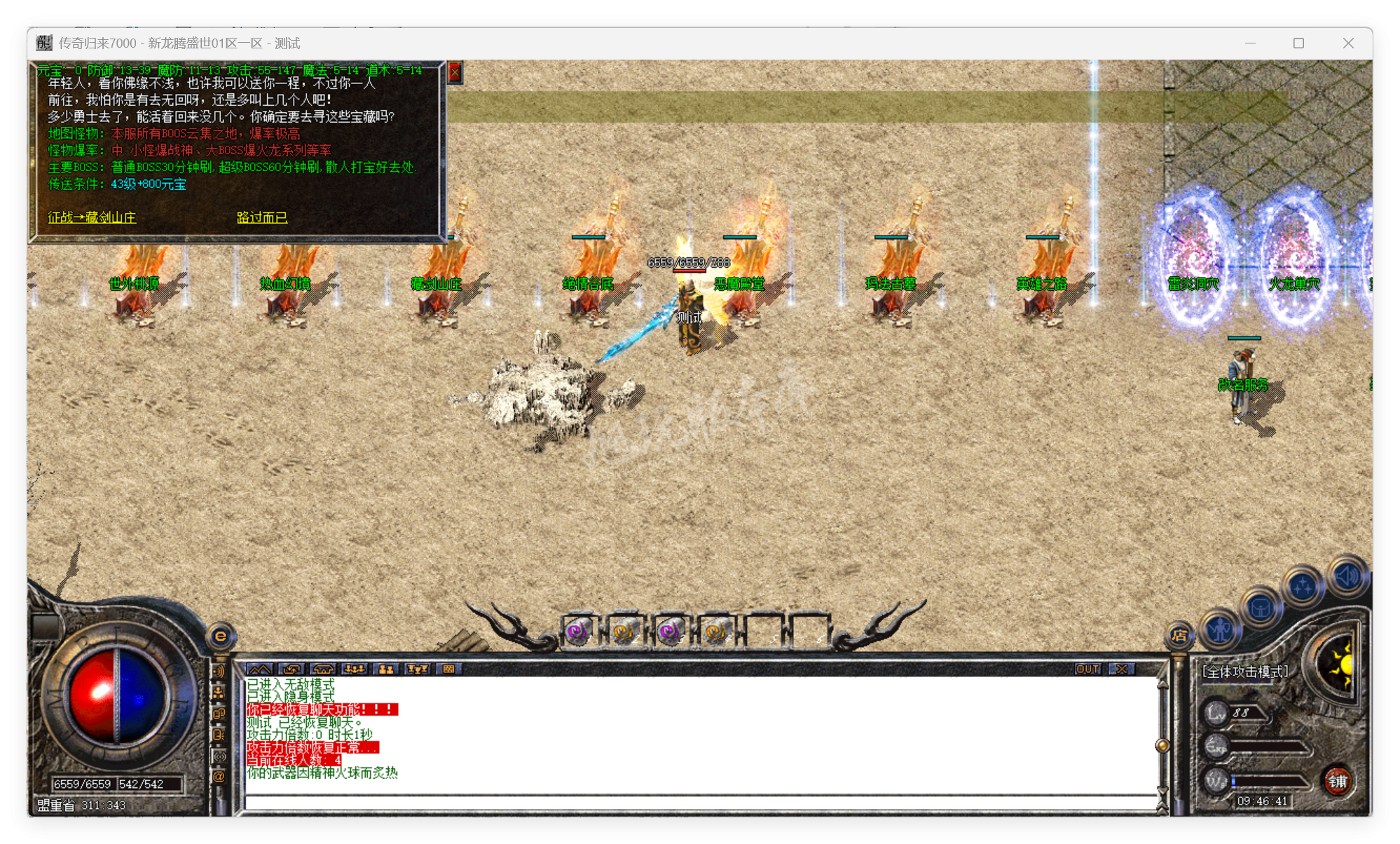Open the skills icon with three stars
Viewport: 1400px width, 844px height.
pos(1302,585)
